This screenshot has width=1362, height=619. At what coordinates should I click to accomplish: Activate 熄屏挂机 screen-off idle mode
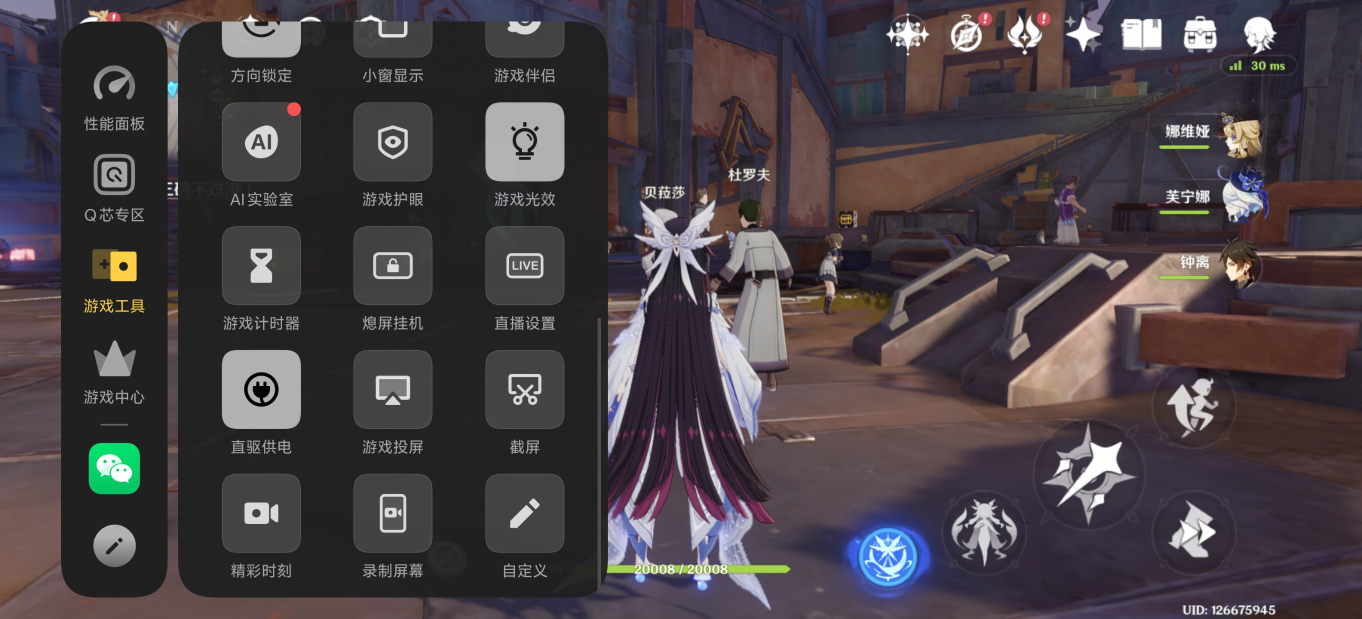point(393,266)
